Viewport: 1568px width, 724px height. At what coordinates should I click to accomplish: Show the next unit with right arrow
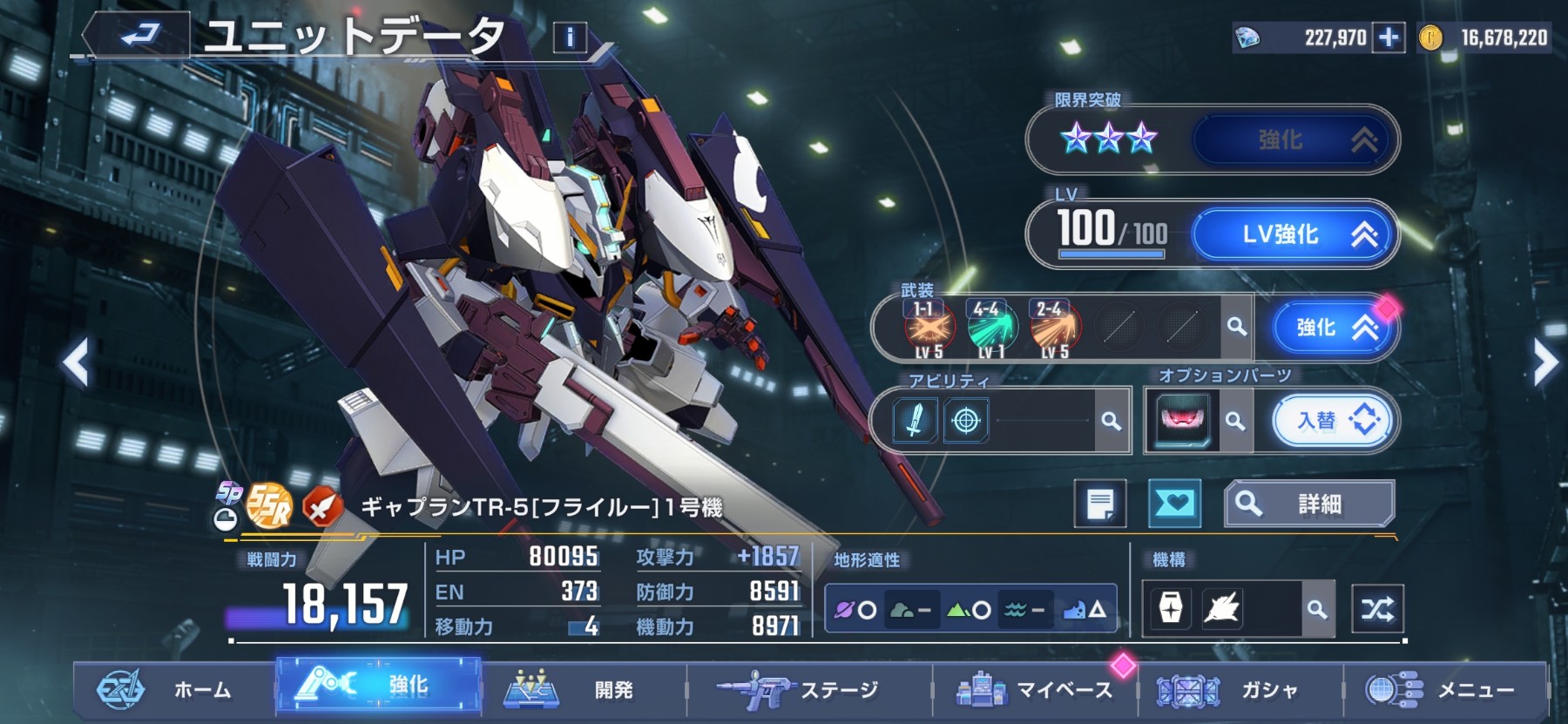click(1544, 362)
